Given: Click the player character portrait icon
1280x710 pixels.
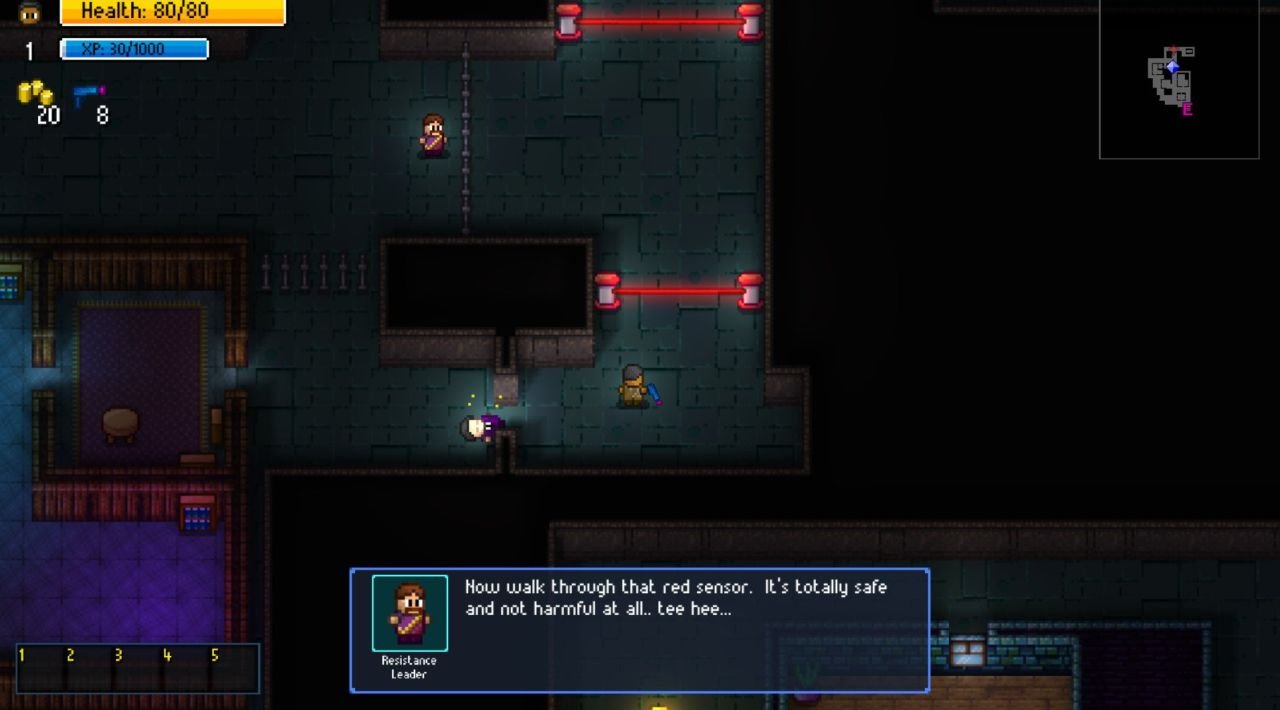Looking at the screenshot, I should [x=30, y=13].
